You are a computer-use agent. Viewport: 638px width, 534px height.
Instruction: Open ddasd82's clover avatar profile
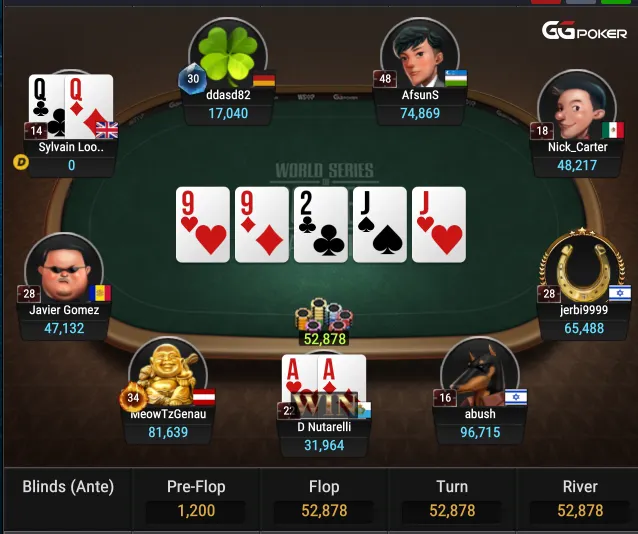pyautogui.click(x=228, y=55)
